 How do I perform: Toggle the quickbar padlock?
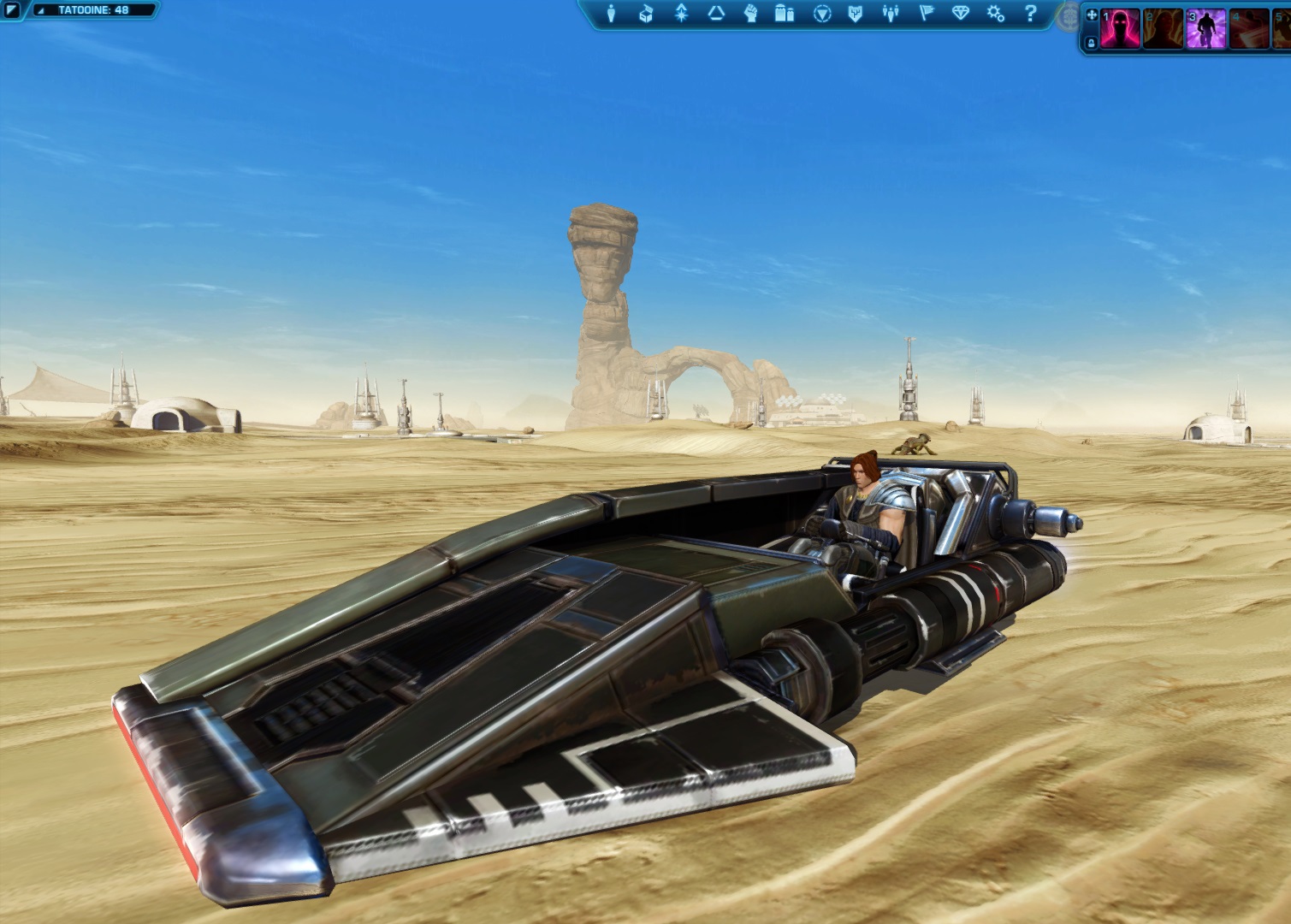coord(1091,43)
